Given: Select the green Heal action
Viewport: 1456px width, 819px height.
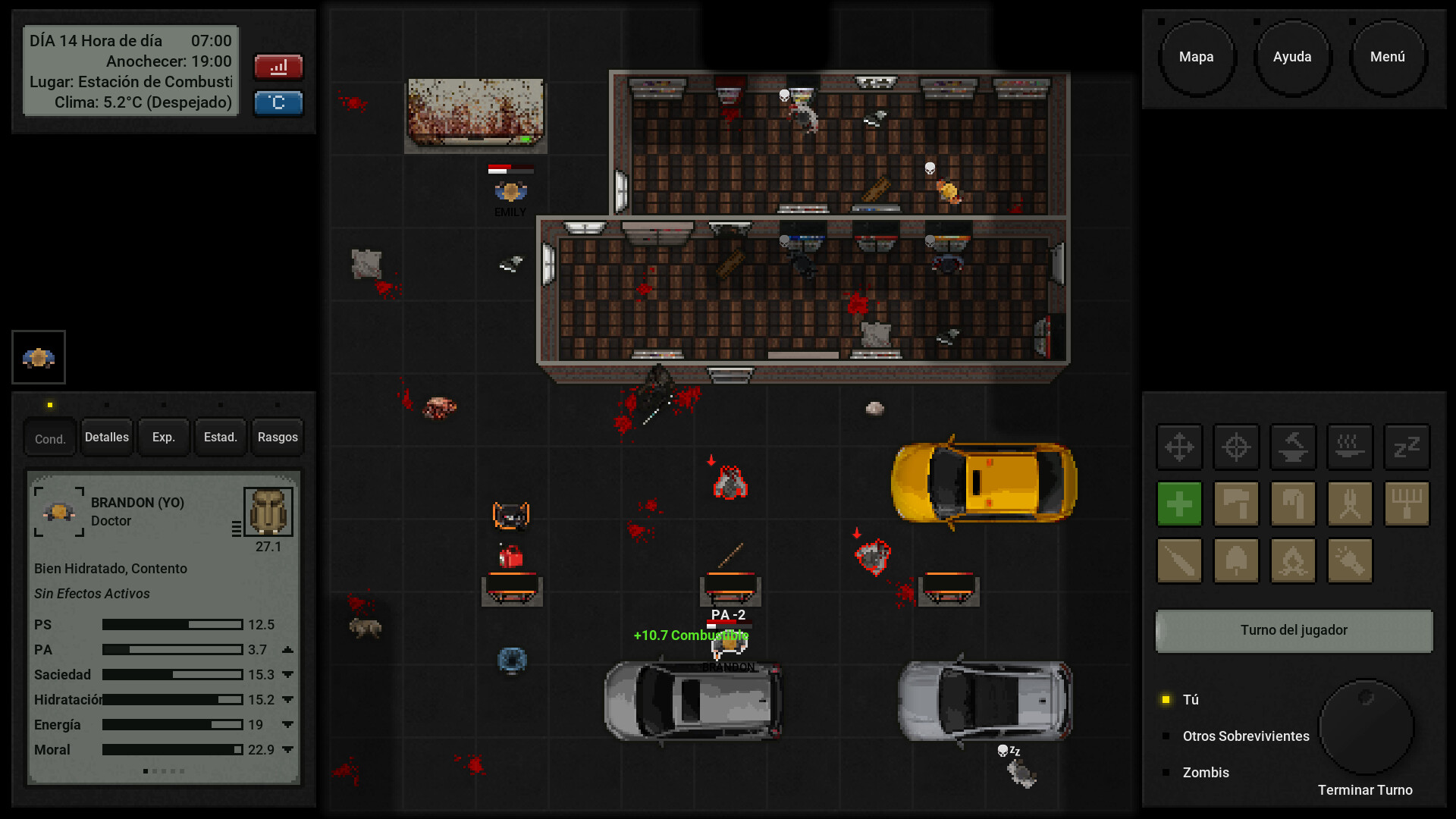Looking at the screenshot, I should [x=1179, y=504].
